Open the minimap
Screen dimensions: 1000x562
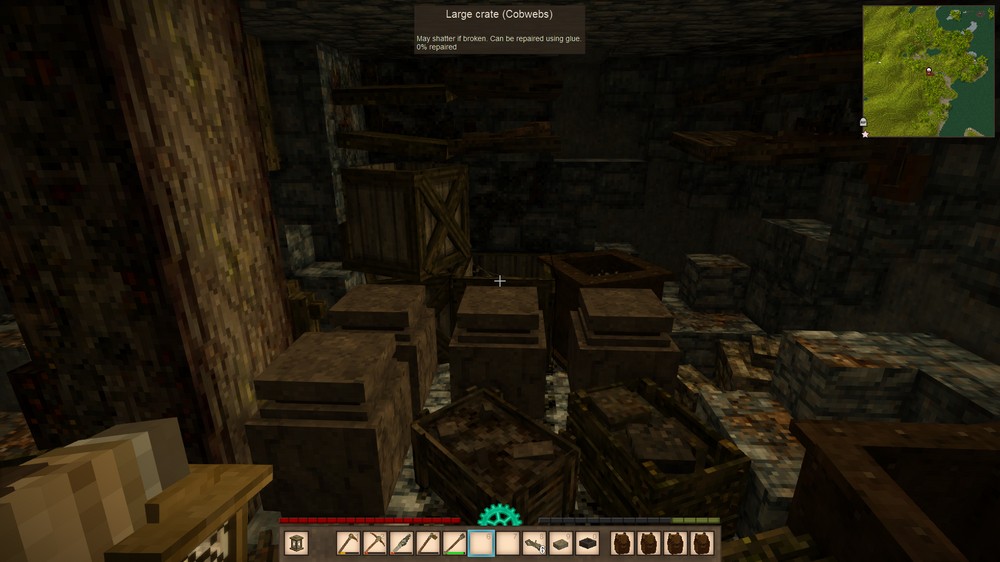coord(928,70)
